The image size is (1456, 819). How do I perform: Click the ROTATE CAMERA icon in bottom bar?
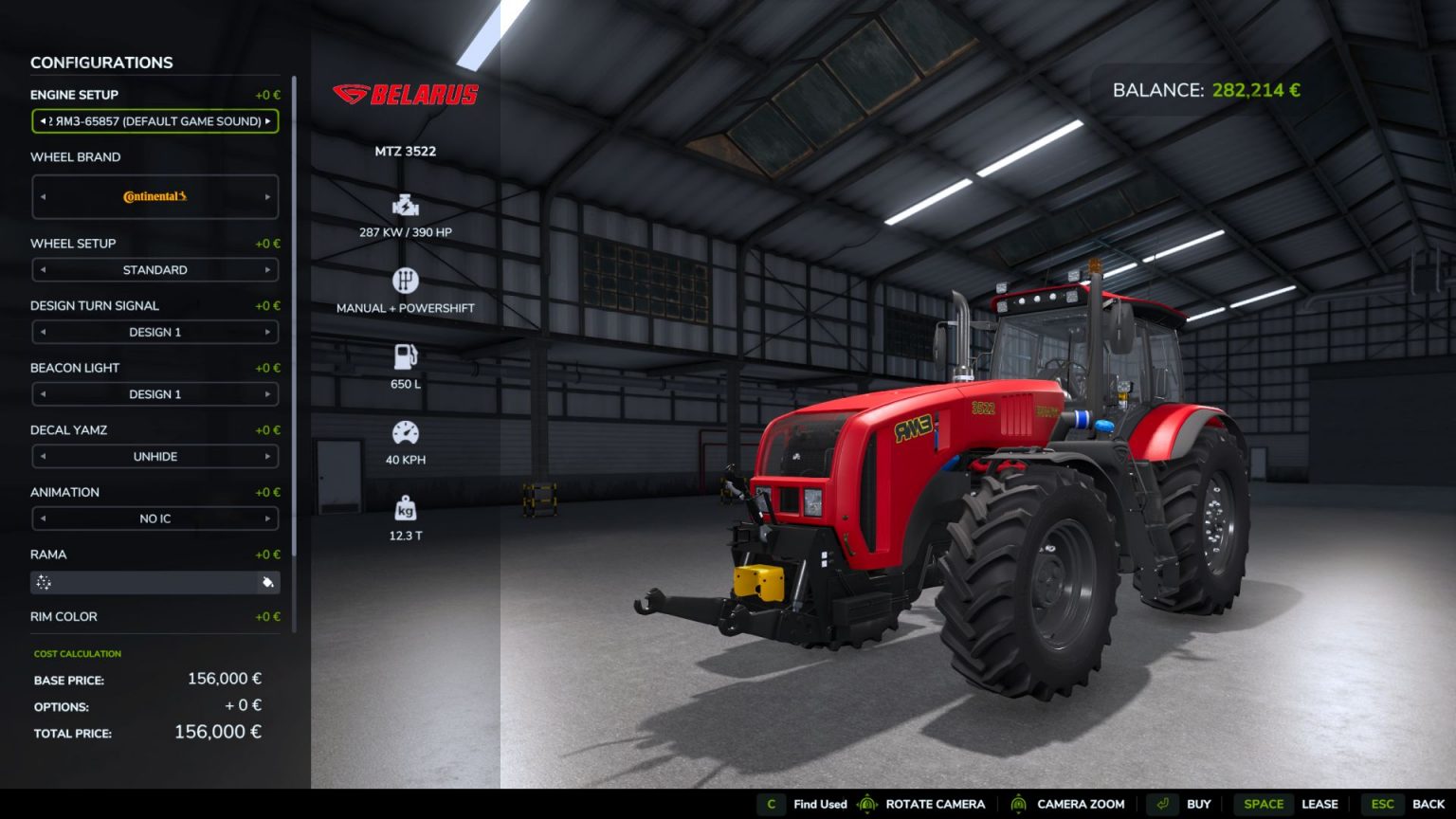tap(867, 804)
